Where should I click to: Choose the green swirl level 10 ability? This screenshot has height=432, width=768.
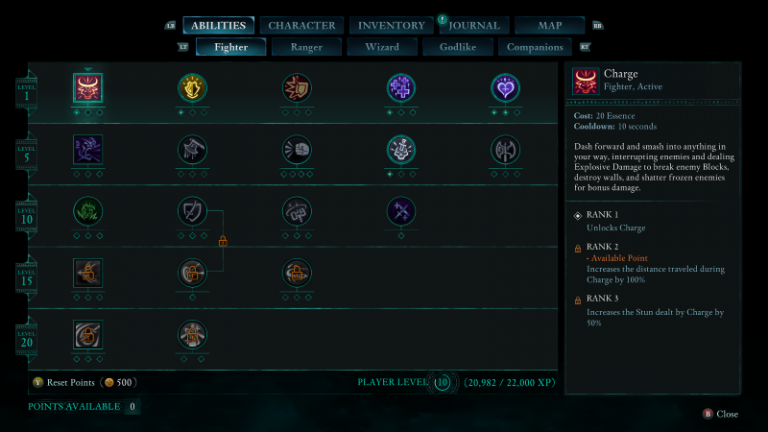[x=88, y=211]
